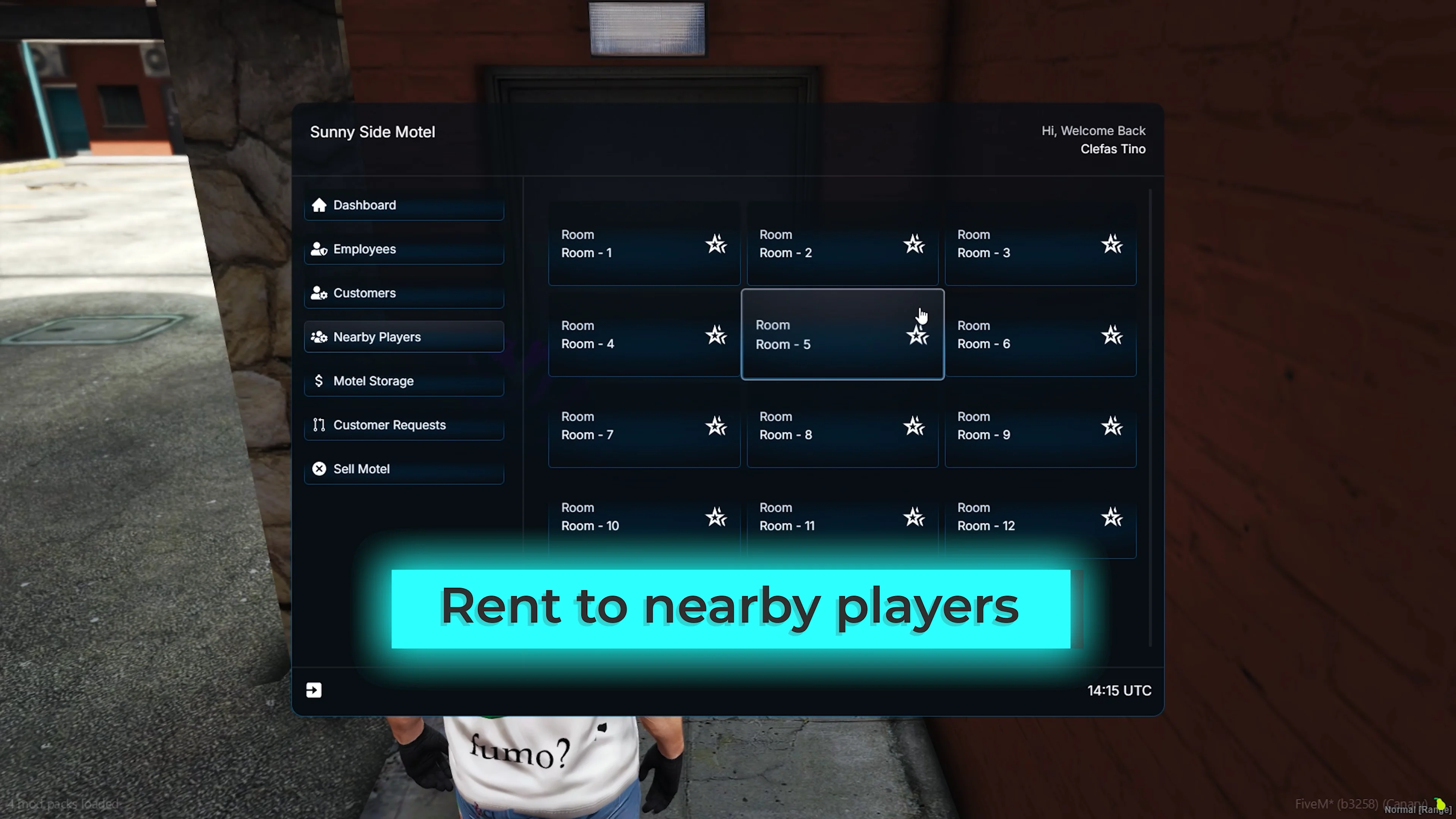Select the Room - 11 tile

(842, 517)
